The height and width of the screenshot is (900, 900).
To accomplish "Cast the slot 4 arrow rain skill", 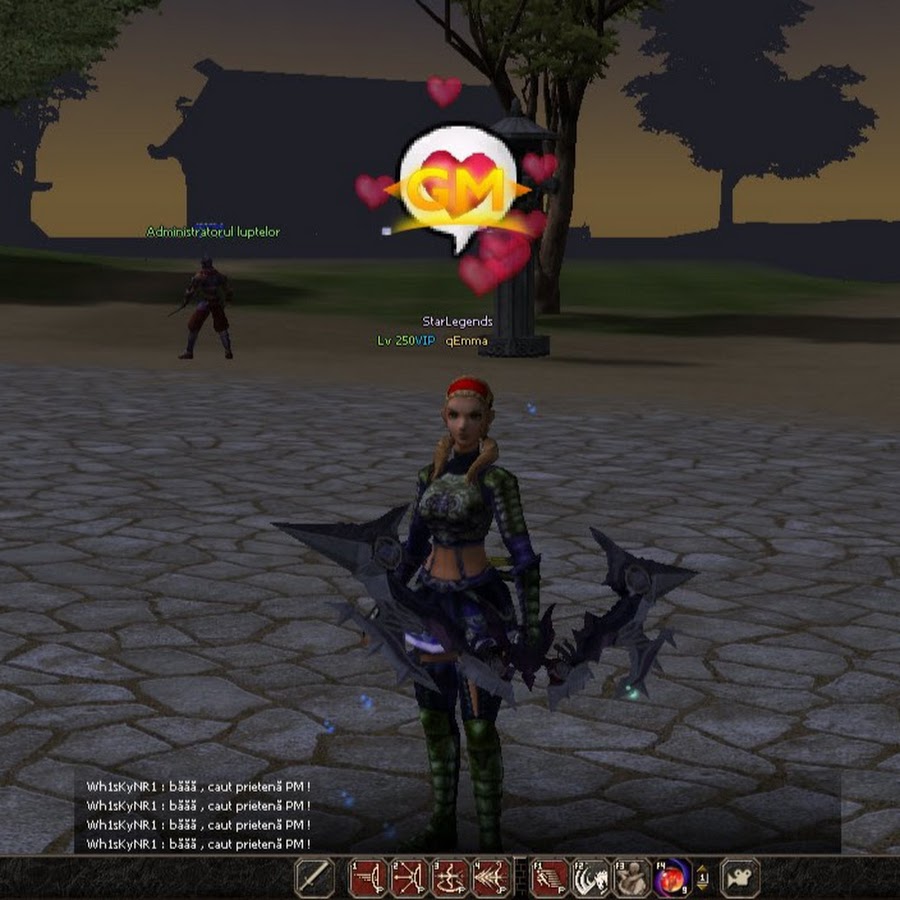I will (491, 877).
